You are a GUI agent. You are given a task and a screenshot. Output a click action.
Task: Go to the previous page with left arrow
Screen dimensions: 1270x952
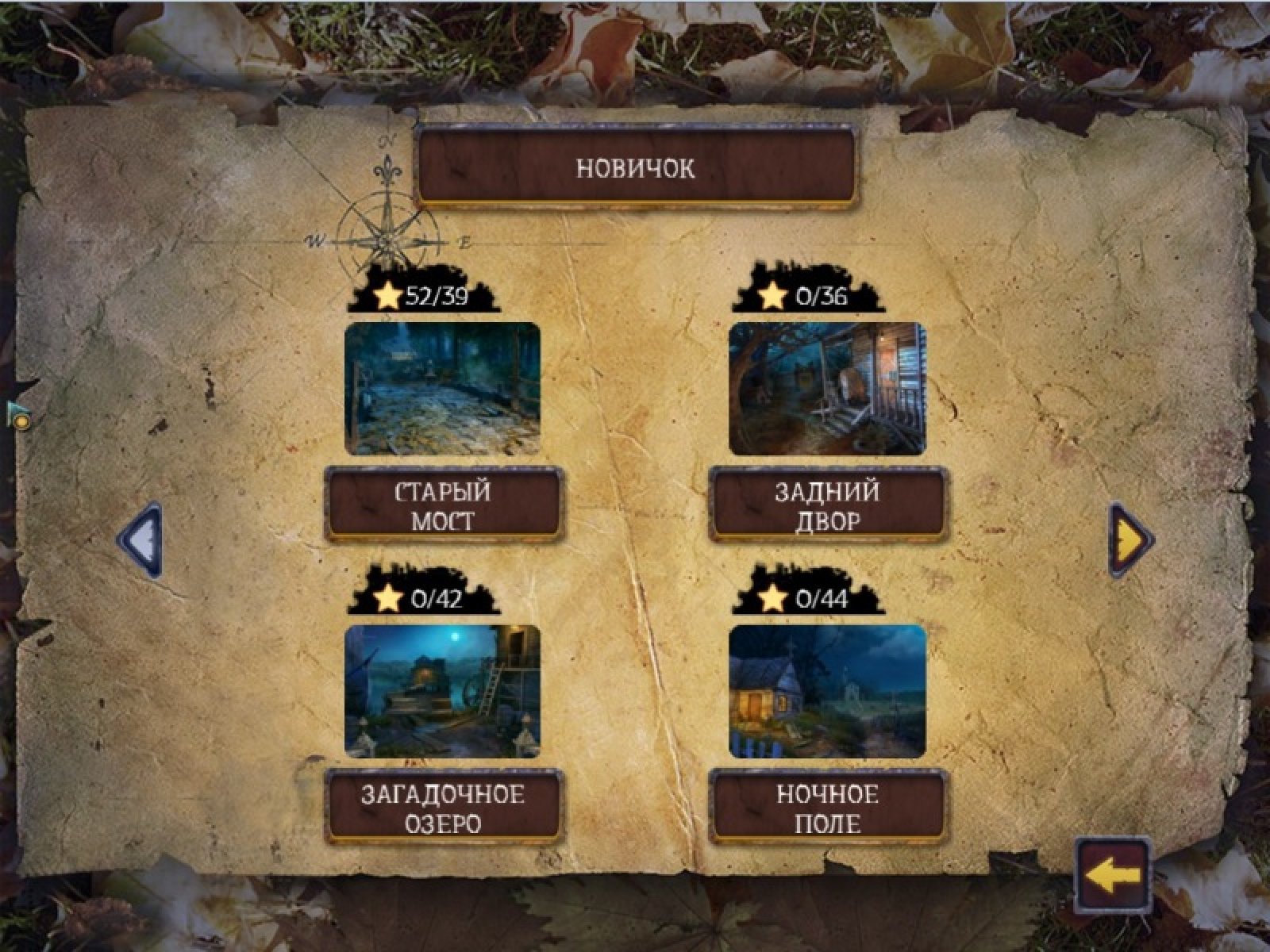click(x=141, y=540)
